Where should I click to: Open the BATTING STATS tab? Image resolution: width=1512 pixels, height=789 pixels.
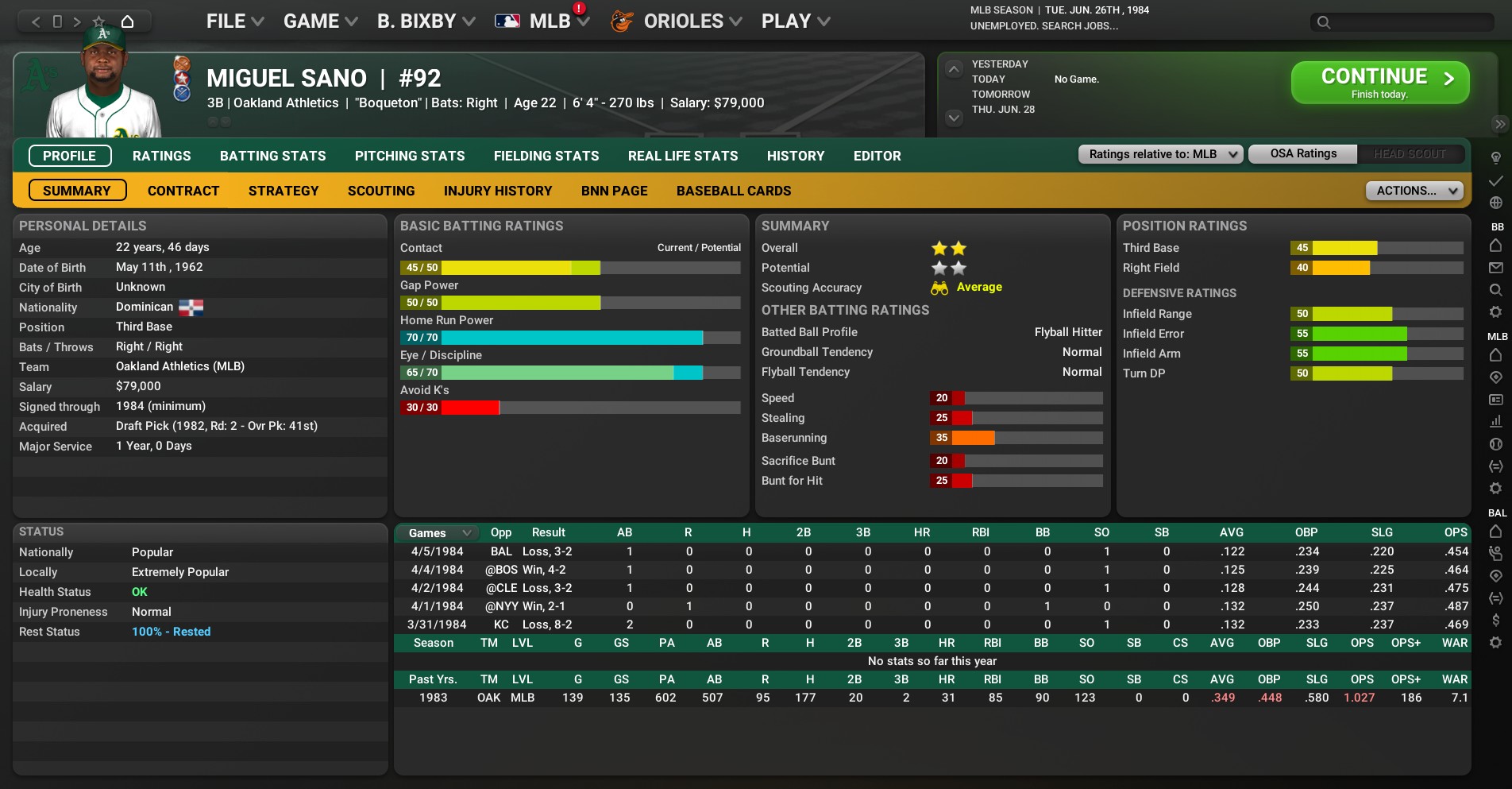click(272, 156)
